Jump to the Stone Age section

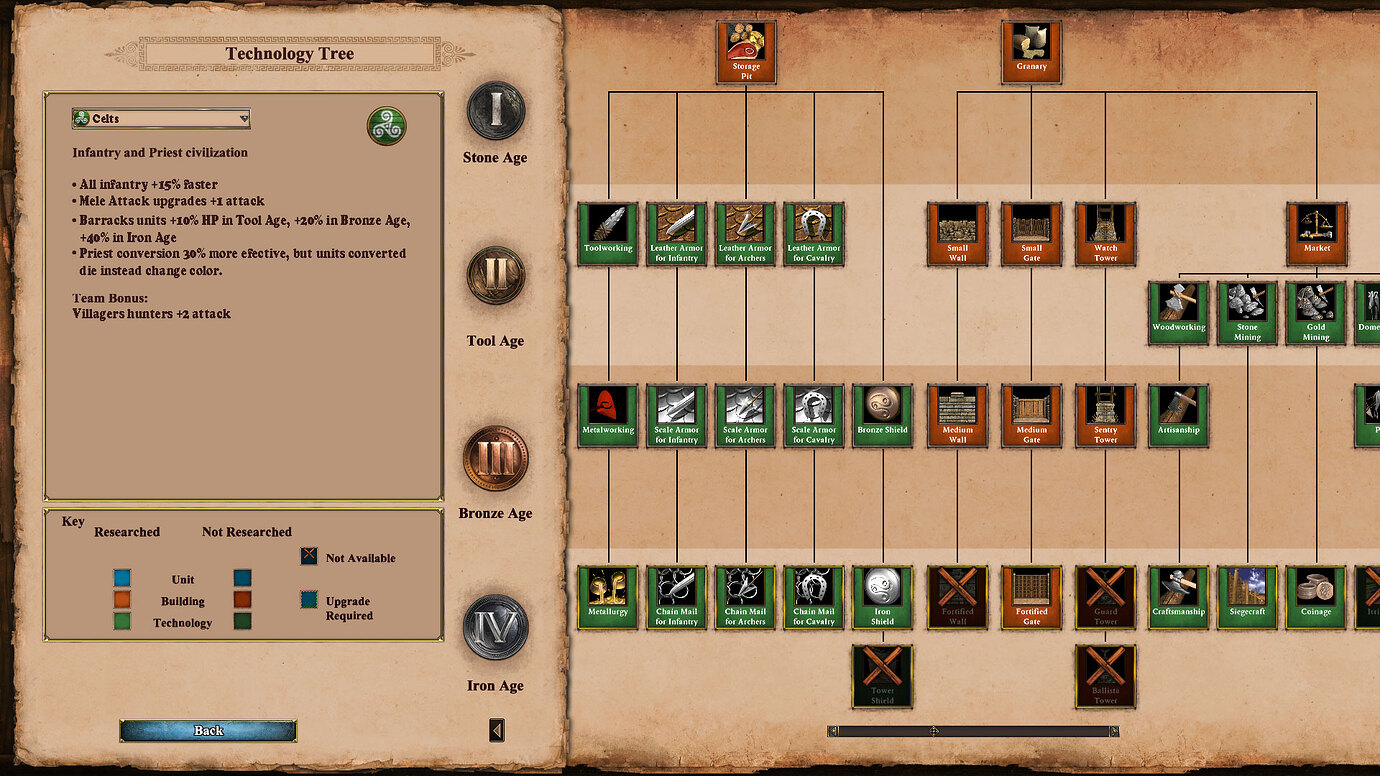tap(497, 113)
